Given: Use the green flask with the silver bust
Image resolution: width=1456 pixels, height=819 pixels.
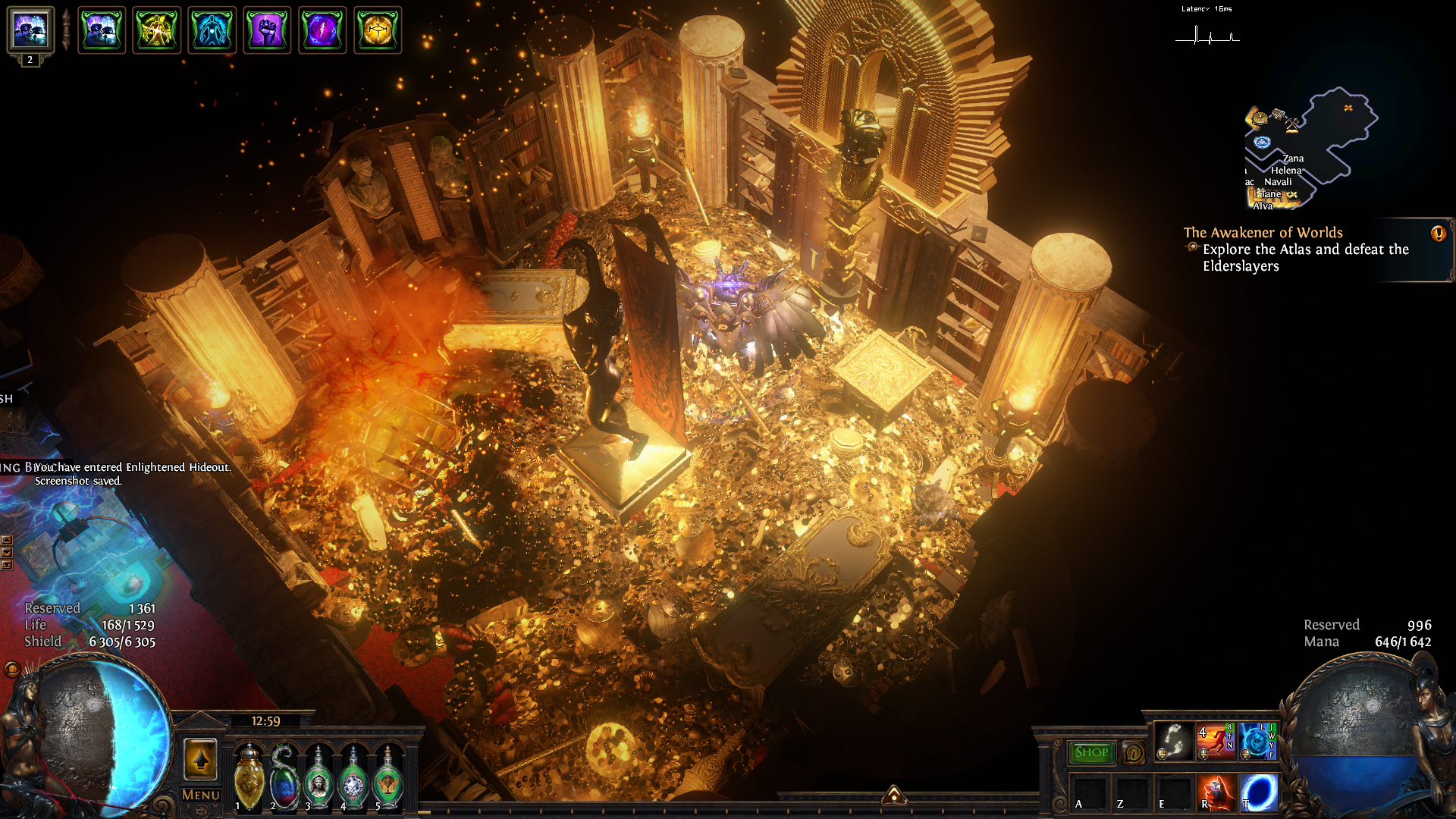Looking at the screenshot, I should pyautogui.click(x=318, y=777).
